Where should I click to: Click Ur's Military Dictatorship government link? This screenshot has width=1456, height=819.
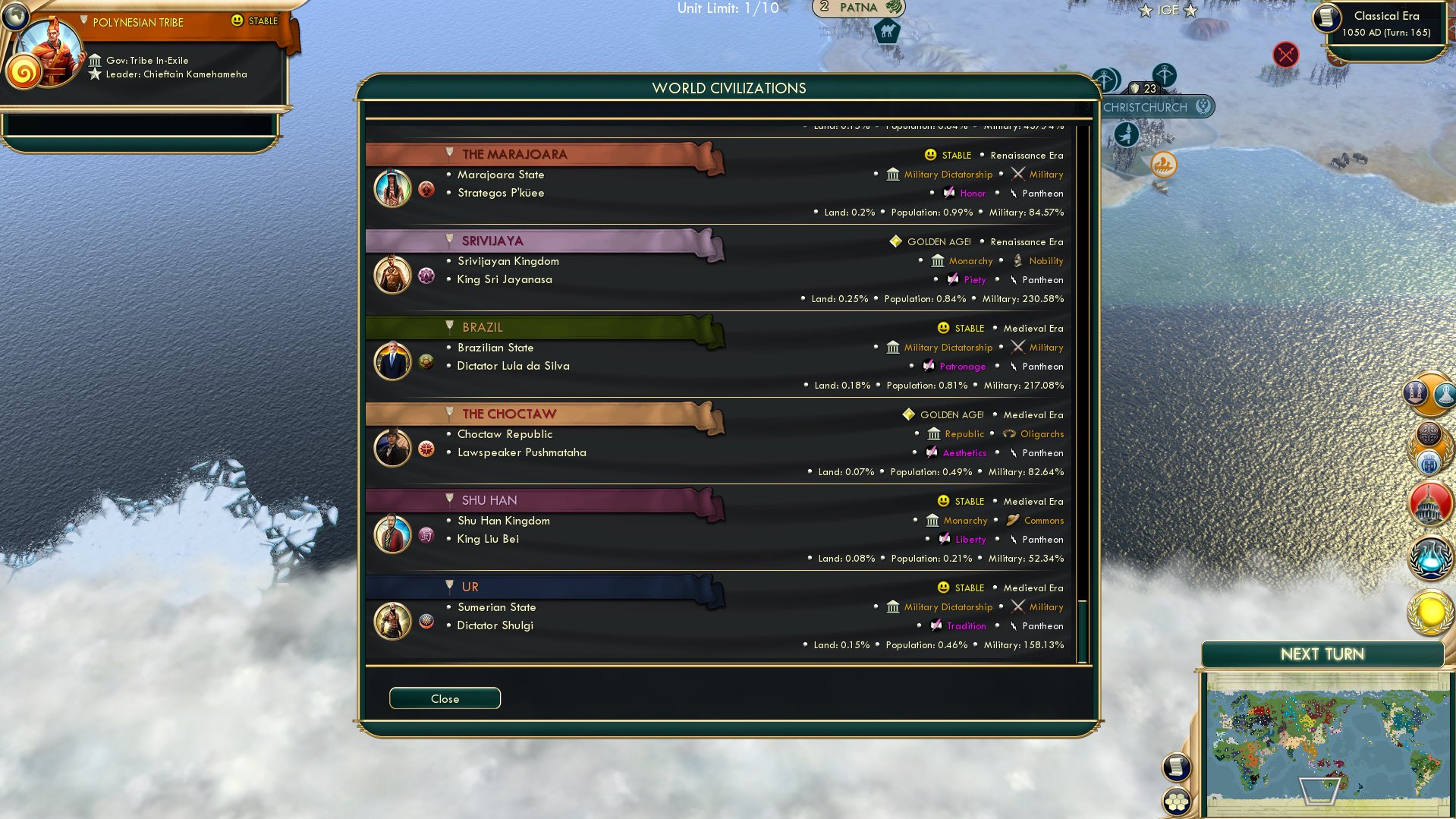click(x=947, y=606)
